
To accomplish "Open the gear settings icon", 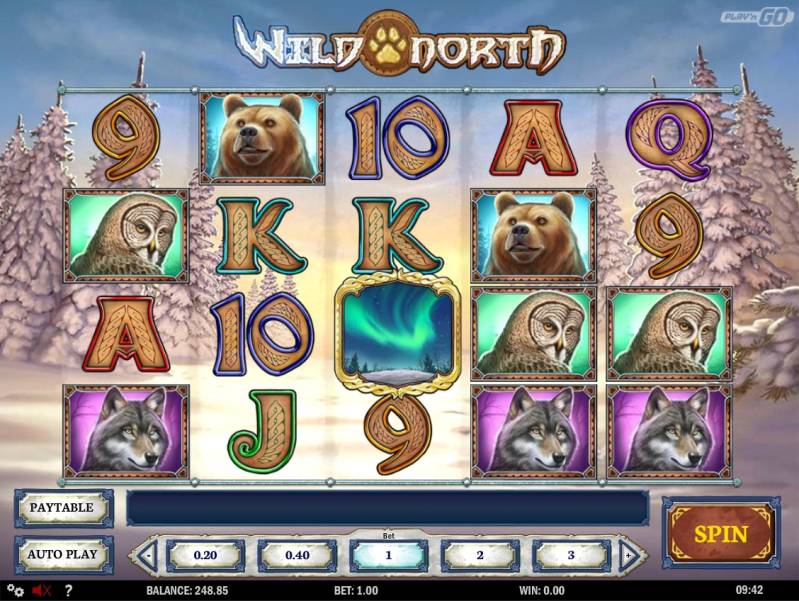I will point(15,591).
